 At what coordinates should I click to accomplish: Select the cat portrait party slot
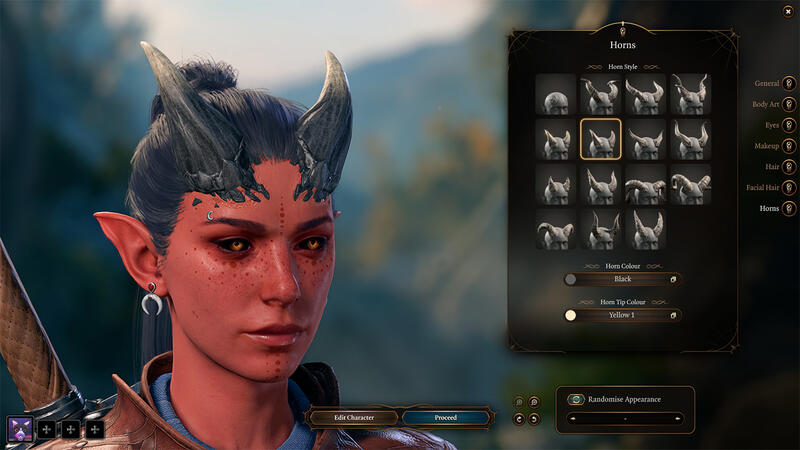20,429
